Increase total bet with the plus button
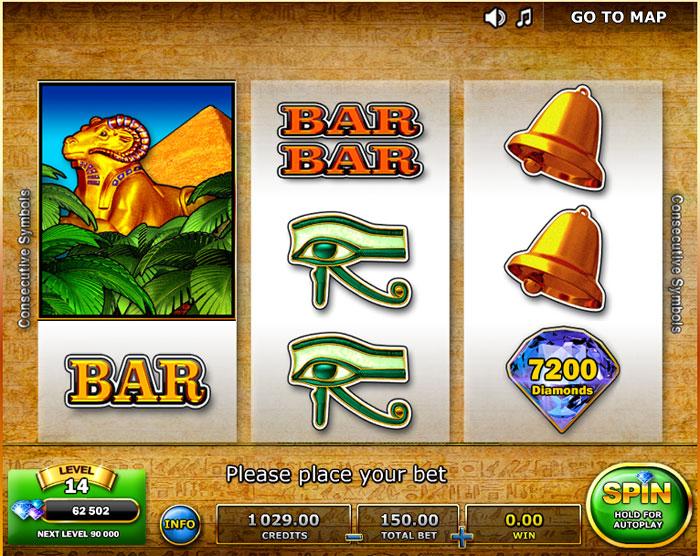Image resolution: width=700 pixels, height=556 pixels. click(x=461, y=537)
